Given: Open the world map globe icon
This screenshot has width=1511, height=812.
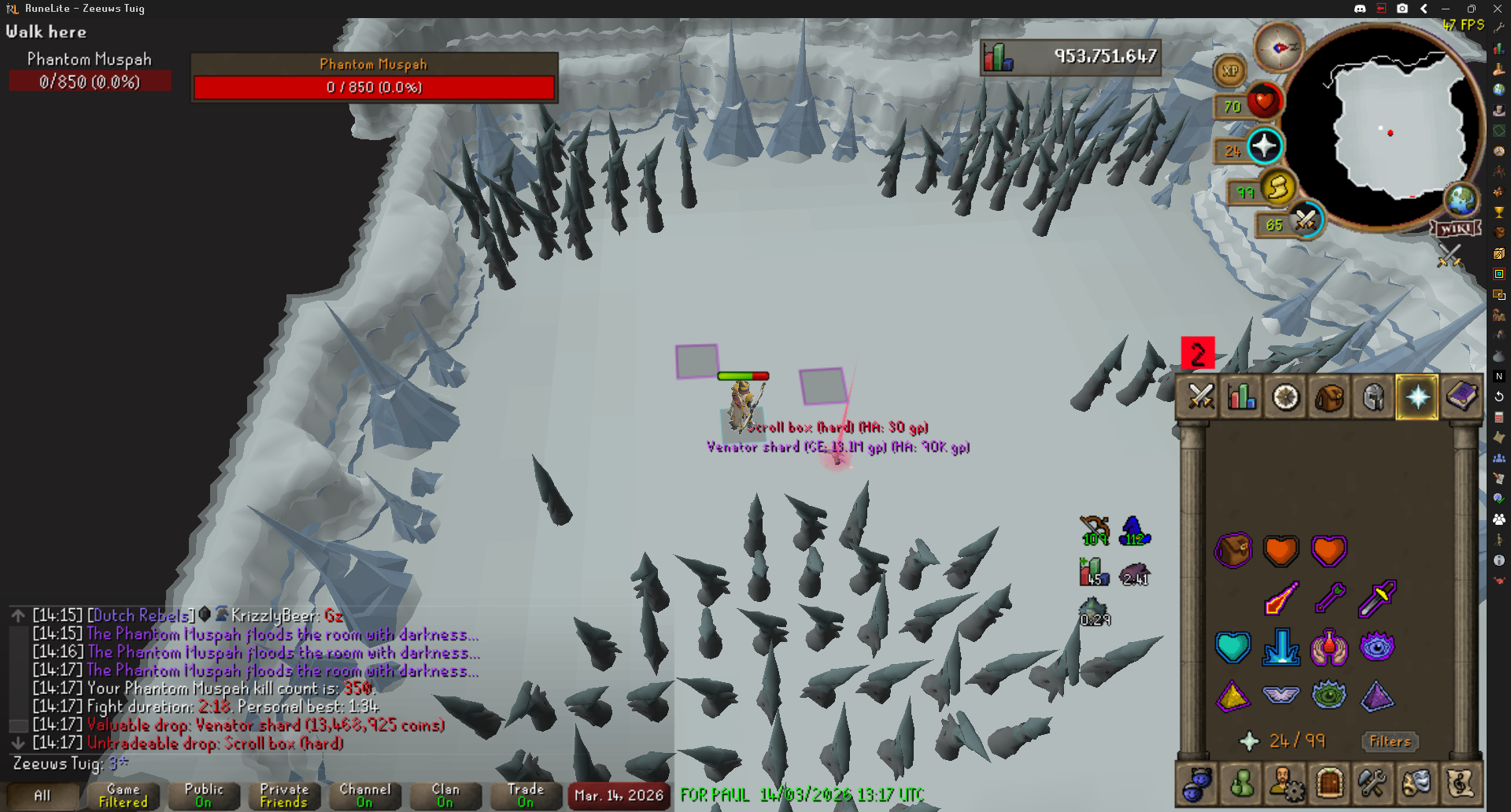Looking at the screenshot, I should point(1461,201).
